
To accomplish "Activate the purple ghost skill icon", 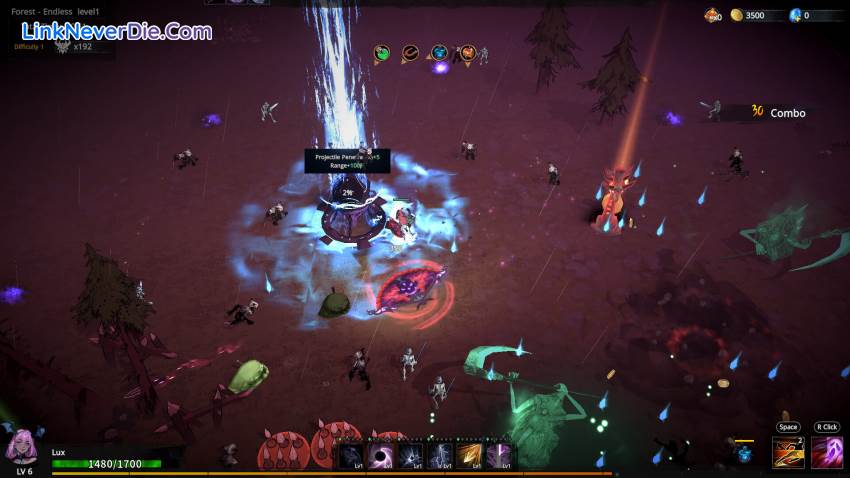I will (x=826, y=452).
